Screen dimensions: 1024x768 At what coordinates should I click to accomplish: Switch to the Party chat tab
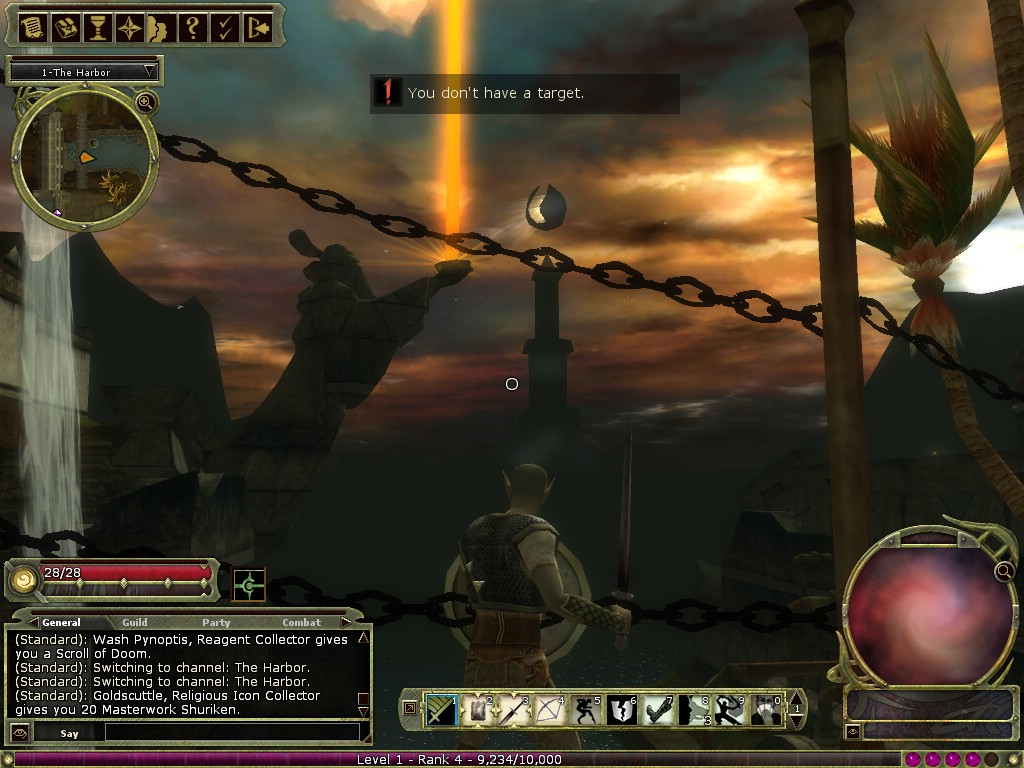click(x=216, y=622)
